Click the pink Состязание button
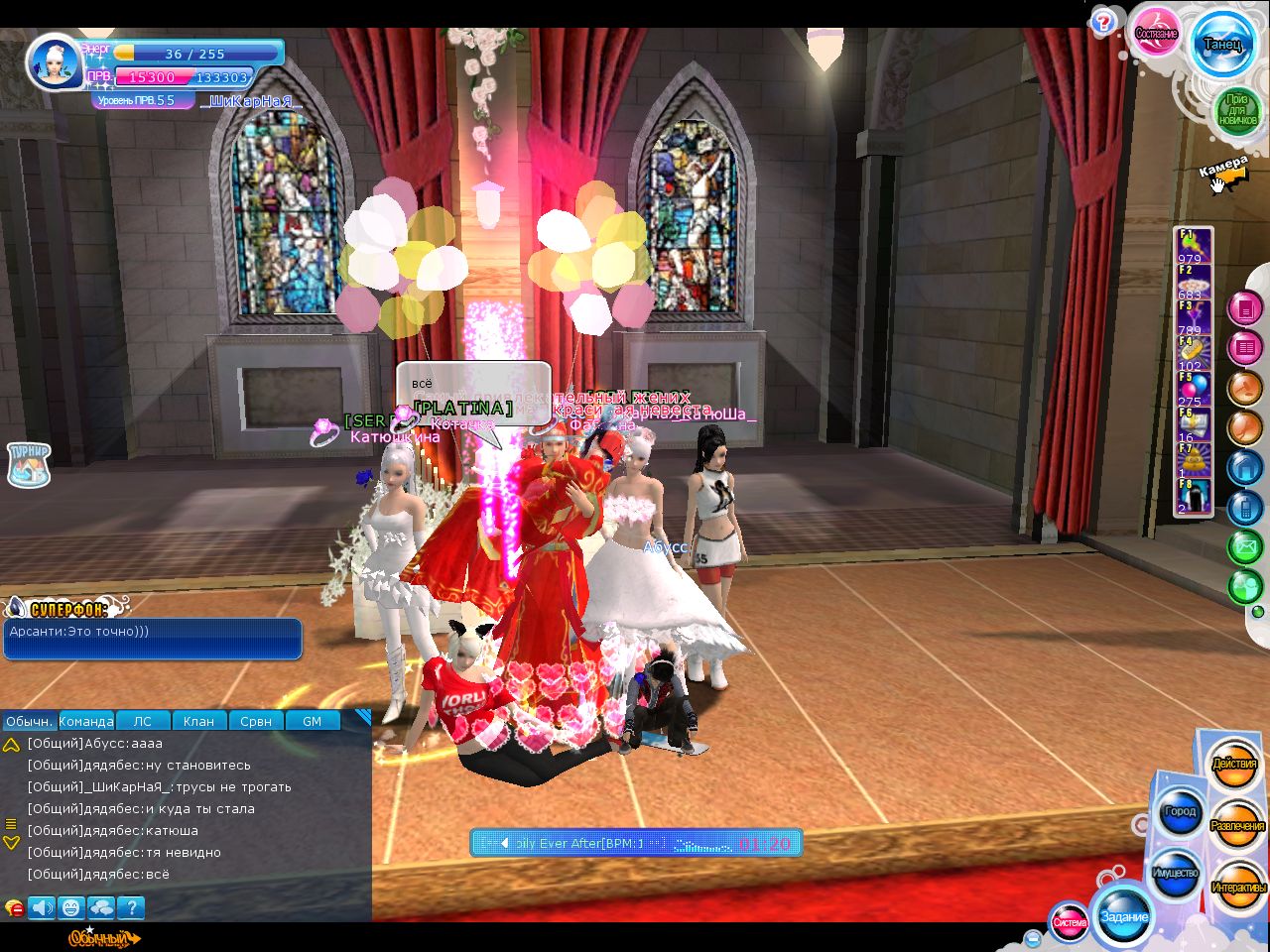The image size is (1270, 952). coord(1156,34)
